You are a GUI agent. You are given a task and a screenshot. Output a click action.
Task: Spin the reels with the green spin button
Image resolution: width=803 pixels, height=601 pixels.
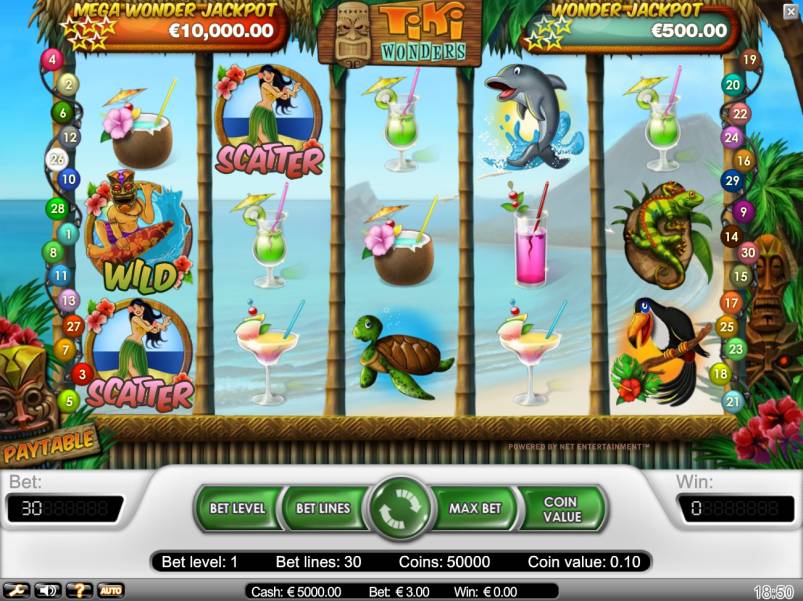[x=400, y=508]
